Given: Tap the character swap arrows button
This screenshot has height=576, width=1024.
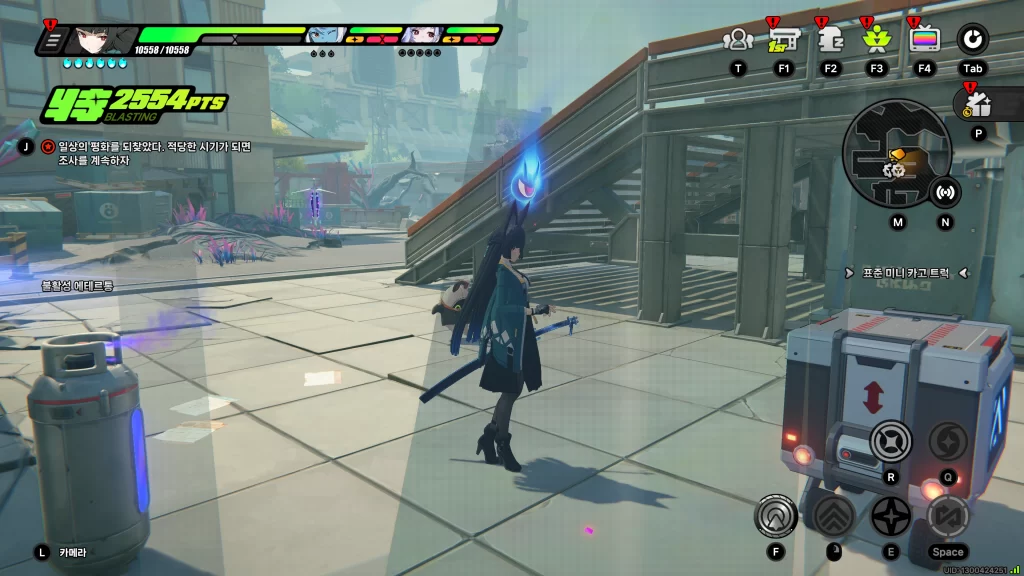Looking at the screenshot, I should 946,516.
